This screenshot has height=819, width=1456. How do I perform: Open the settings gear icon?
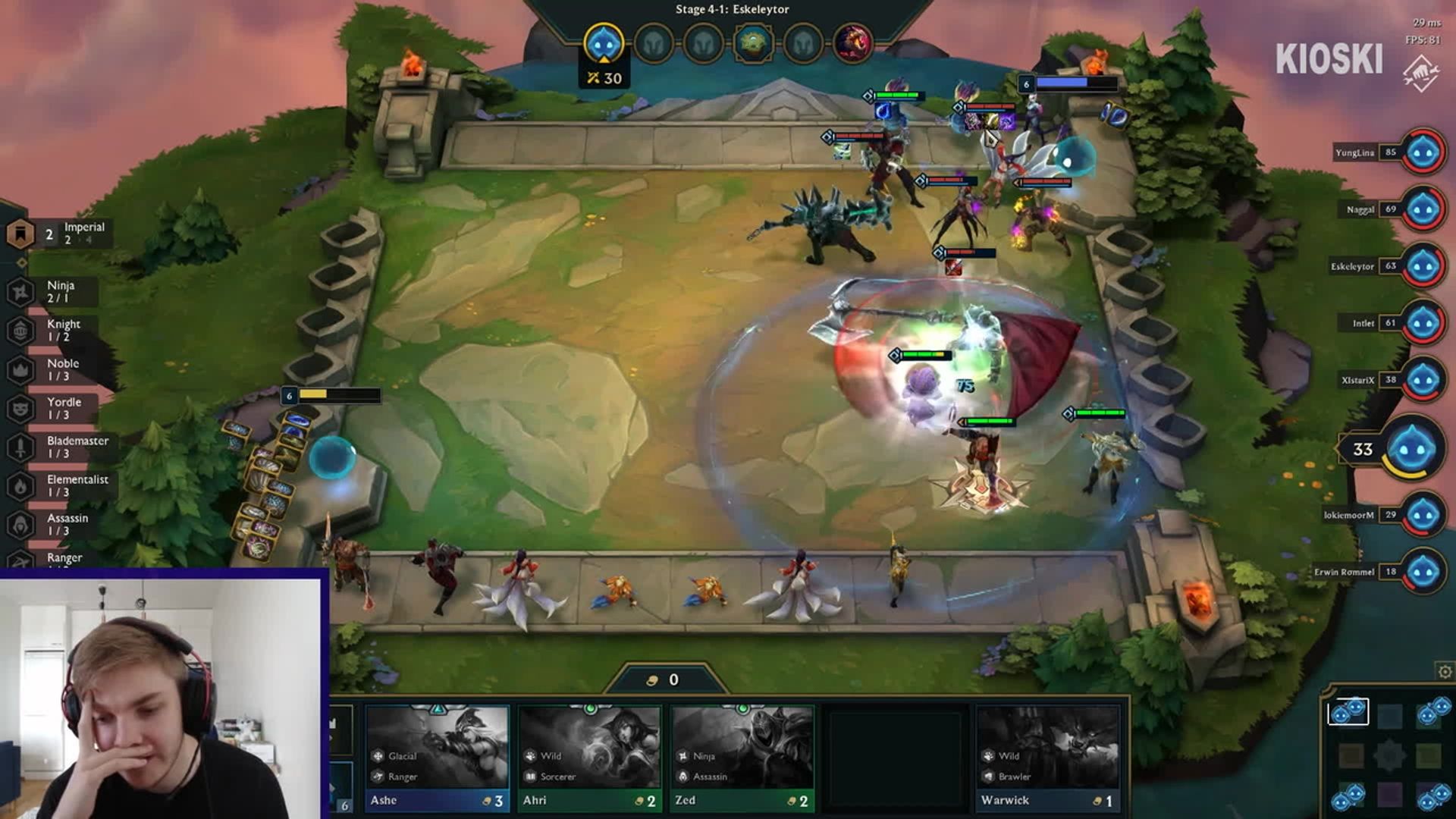click(x=1445, y=672)
